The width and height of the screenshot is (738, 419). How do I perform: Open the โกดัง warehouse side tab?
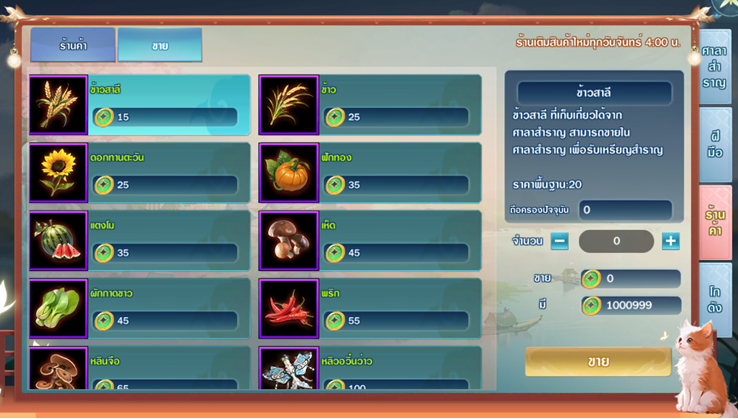[714, 299]
